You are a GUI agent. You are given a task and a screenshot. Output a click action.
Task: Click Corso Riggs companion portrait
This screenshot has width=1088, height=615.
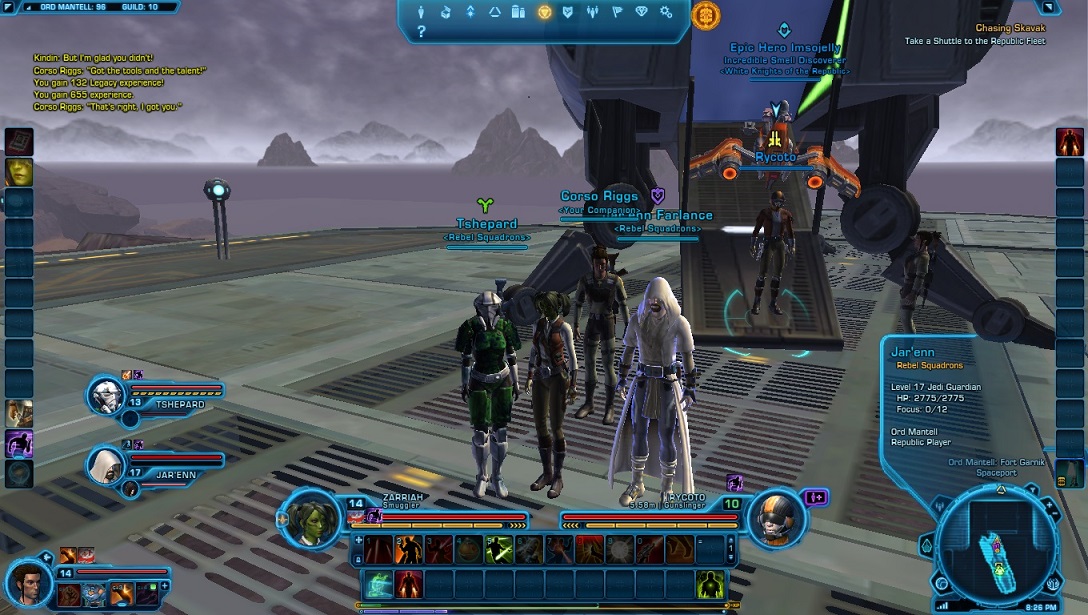pos(29,582)
